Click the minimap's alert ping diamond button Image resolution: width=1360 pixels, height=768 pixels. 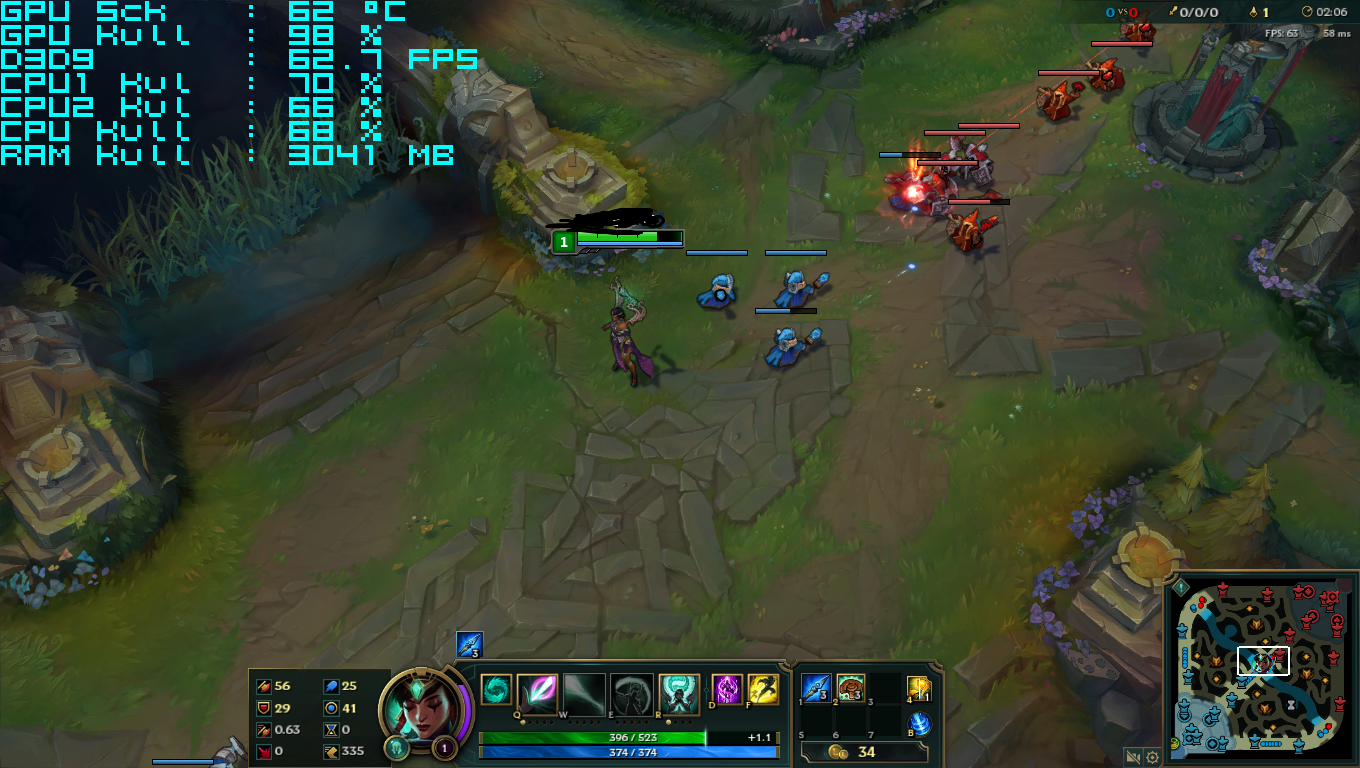click(1180, 587)
